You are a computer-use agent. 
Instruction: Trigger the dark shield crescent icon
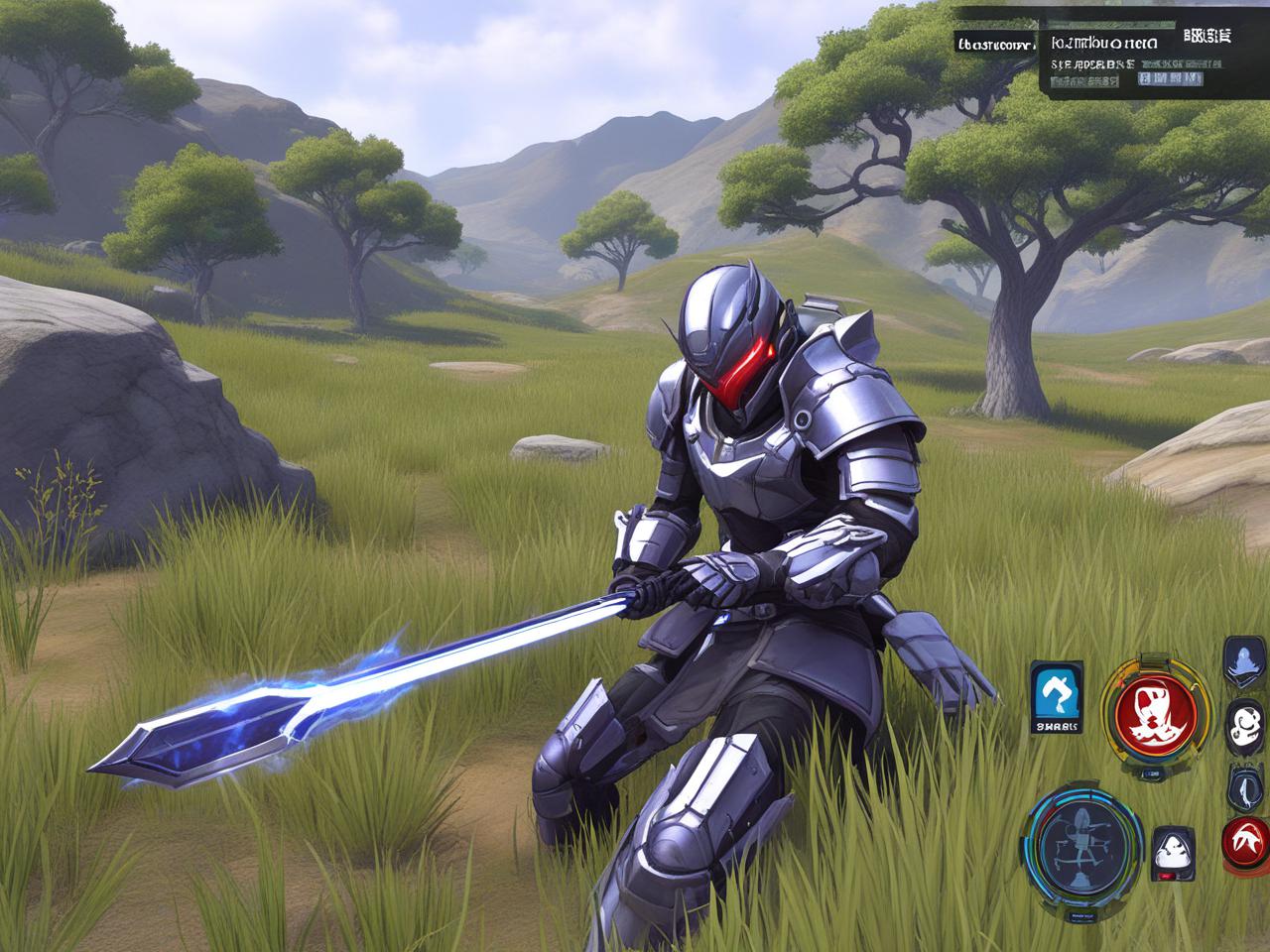(1244, 785)
